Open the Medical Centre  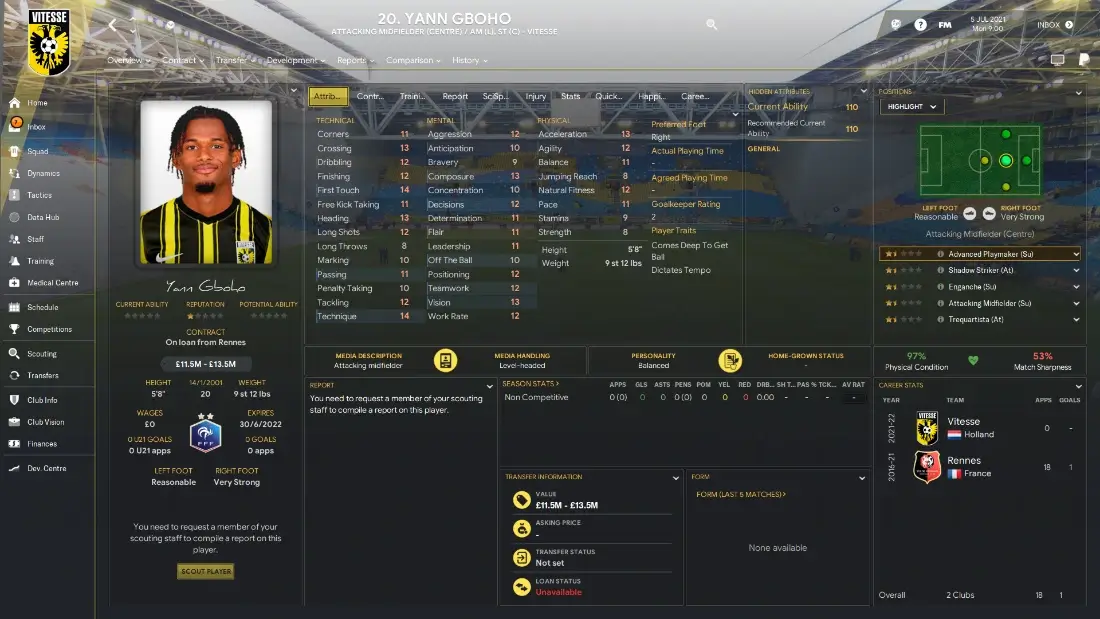tap(52, 283)
